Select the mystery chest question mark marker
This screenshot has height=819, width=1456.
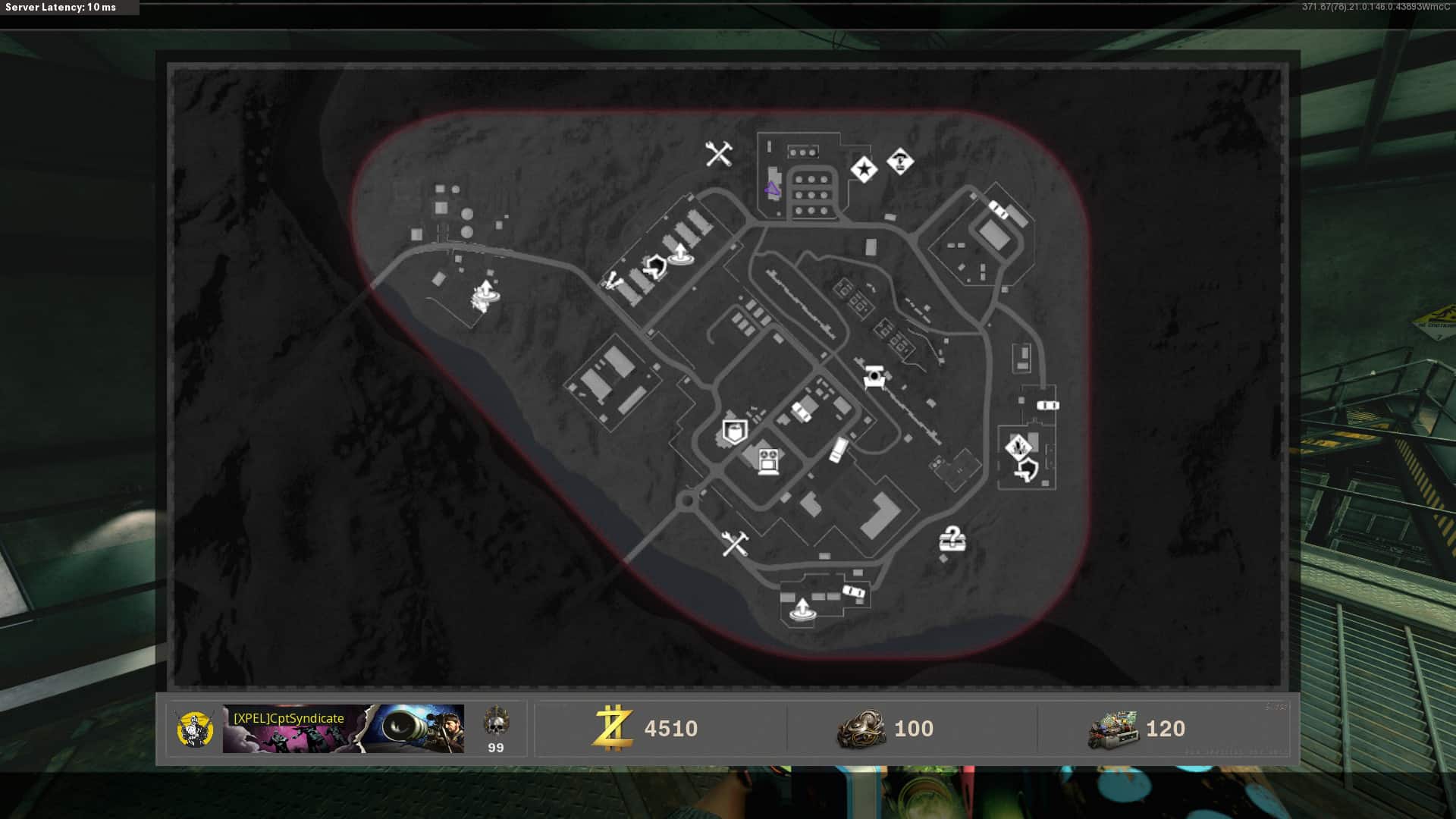pyautogui.click(x=952, y=539)
